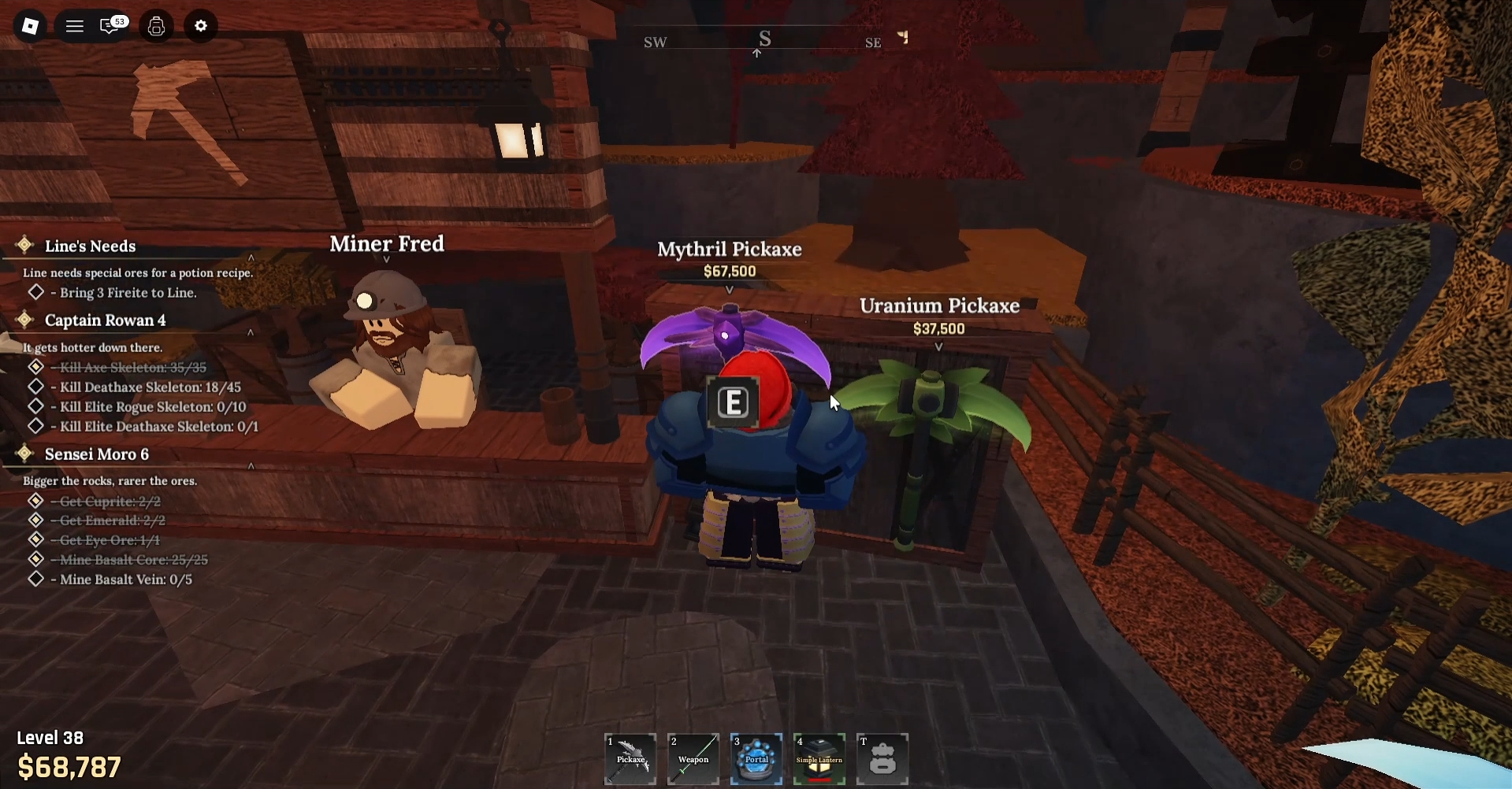Toggle the Bring 3 Fireite objective diamond
This screenshot has height=789, width=1512.
coord(36,291)
